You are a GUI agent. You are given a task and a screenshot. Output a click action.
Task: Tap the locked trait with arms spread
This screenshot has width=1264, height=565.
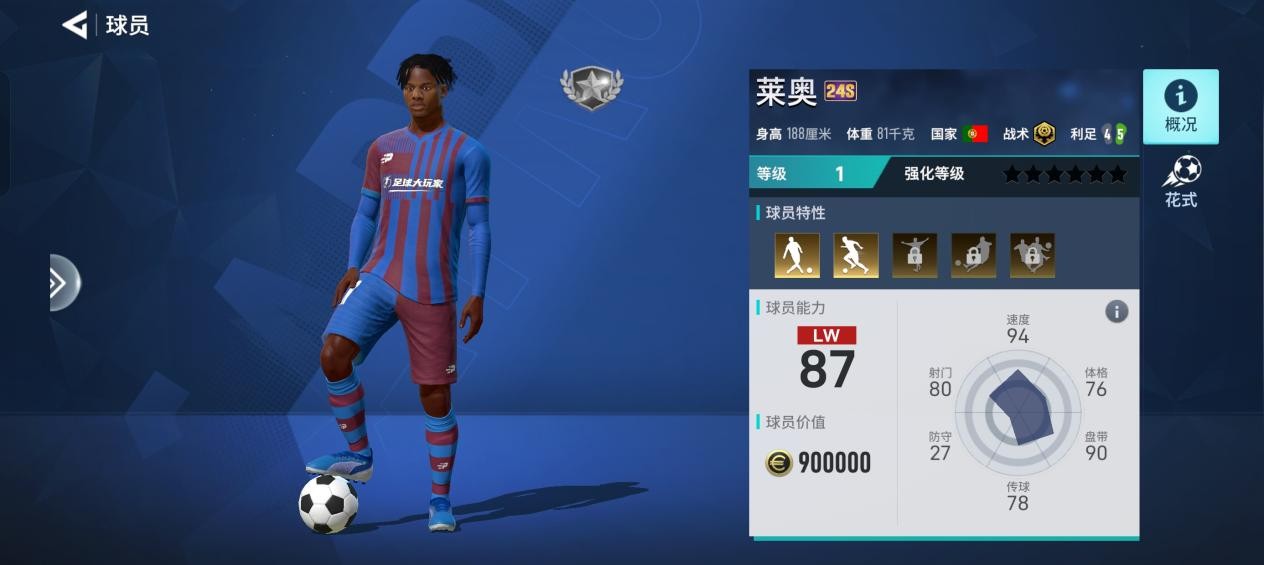tap(914, 255)
